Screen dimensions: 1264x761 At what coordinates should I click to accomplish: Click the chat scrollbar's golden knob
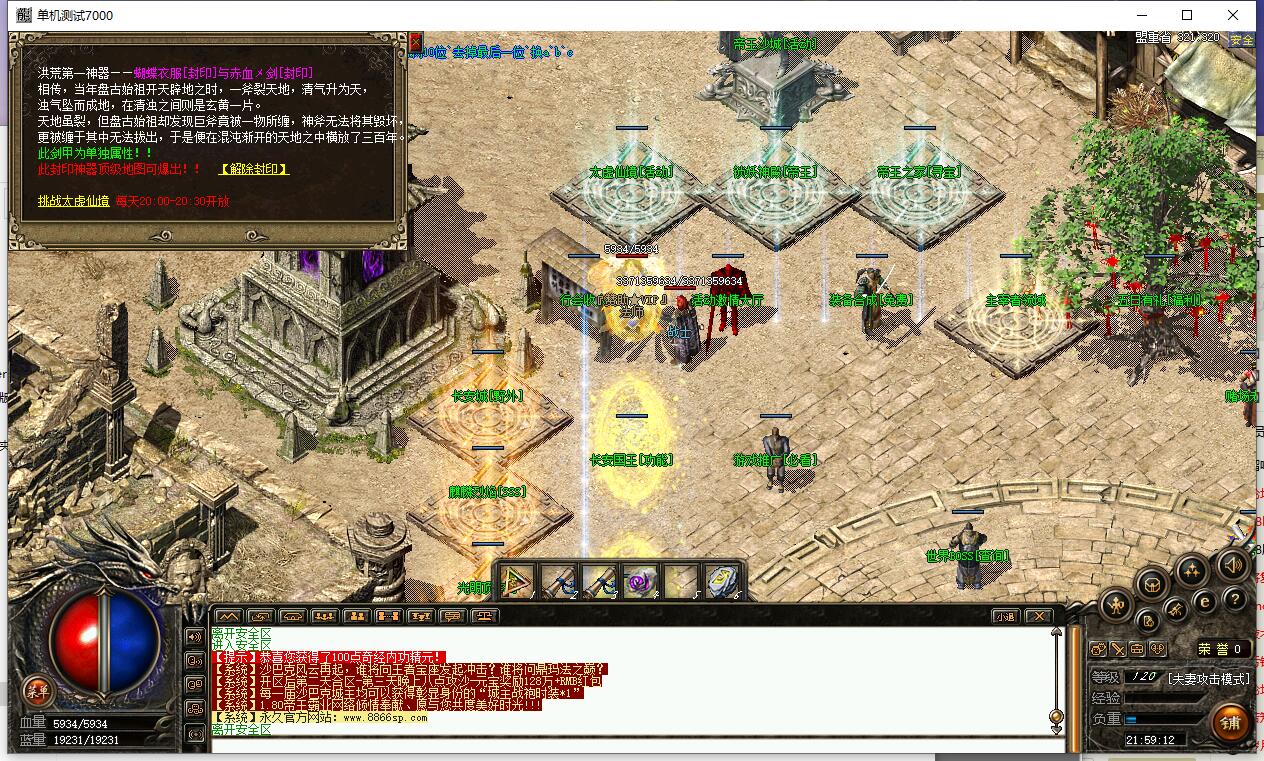1056,717
